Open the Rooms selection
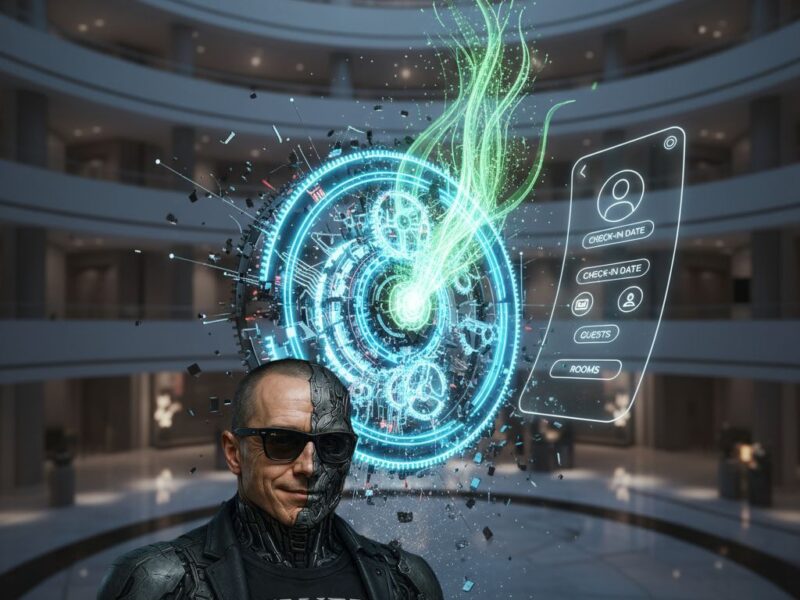The width and height of the screenshot is (800, 600). (x=585, y=369)
